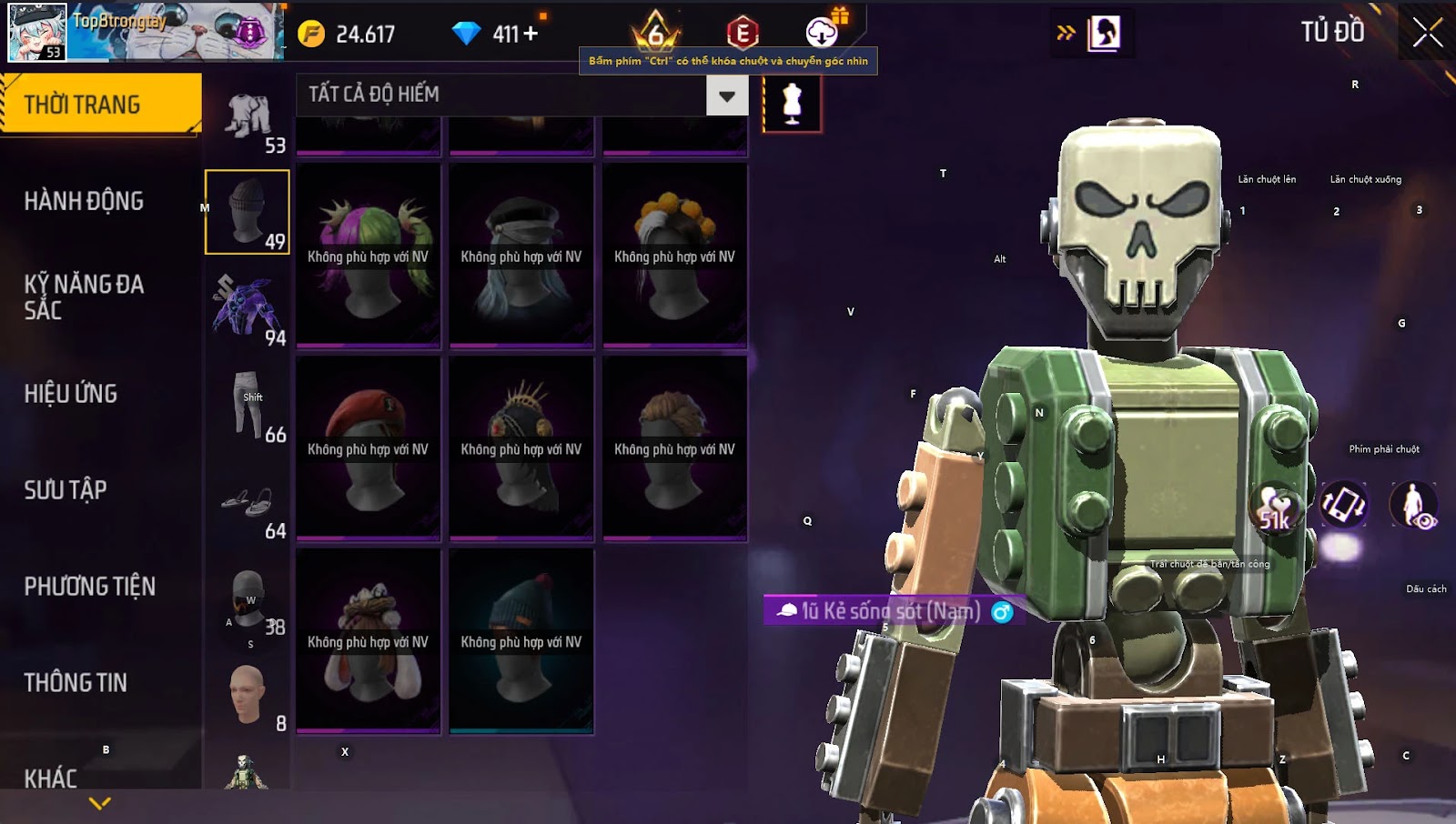Select the Hiệu Ứng category
Image resolution: width=1456 pixels, height=824 pixels.
pyautogui.click(x=71, y=394)
